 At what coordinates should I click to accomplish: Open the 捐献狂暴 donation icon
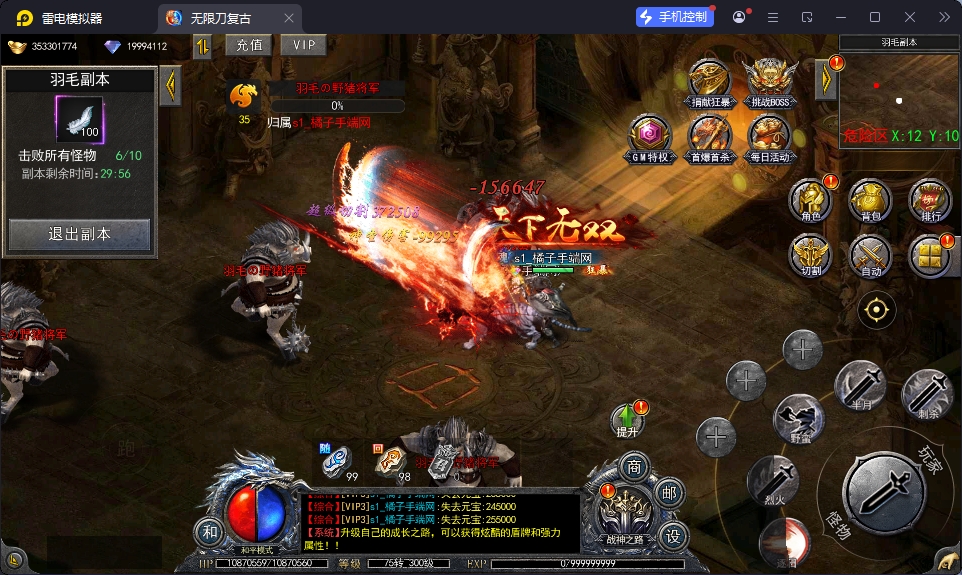coord(710,80)
